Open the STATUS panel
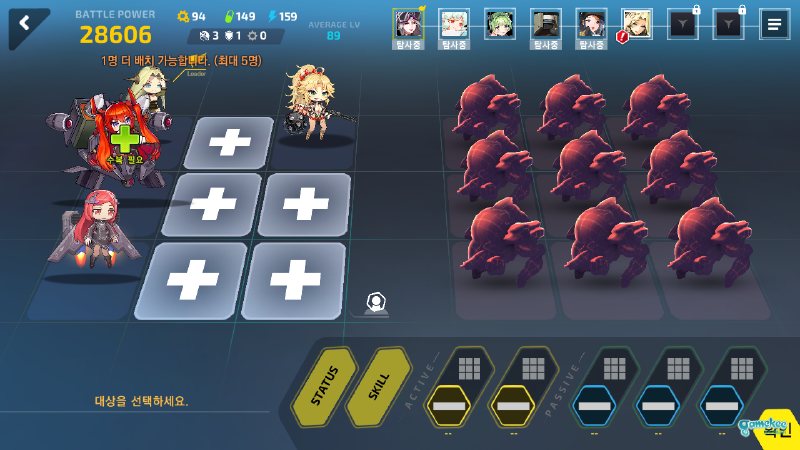The height and width of the screenshot is (450, 800). click(x=324, y=387)
